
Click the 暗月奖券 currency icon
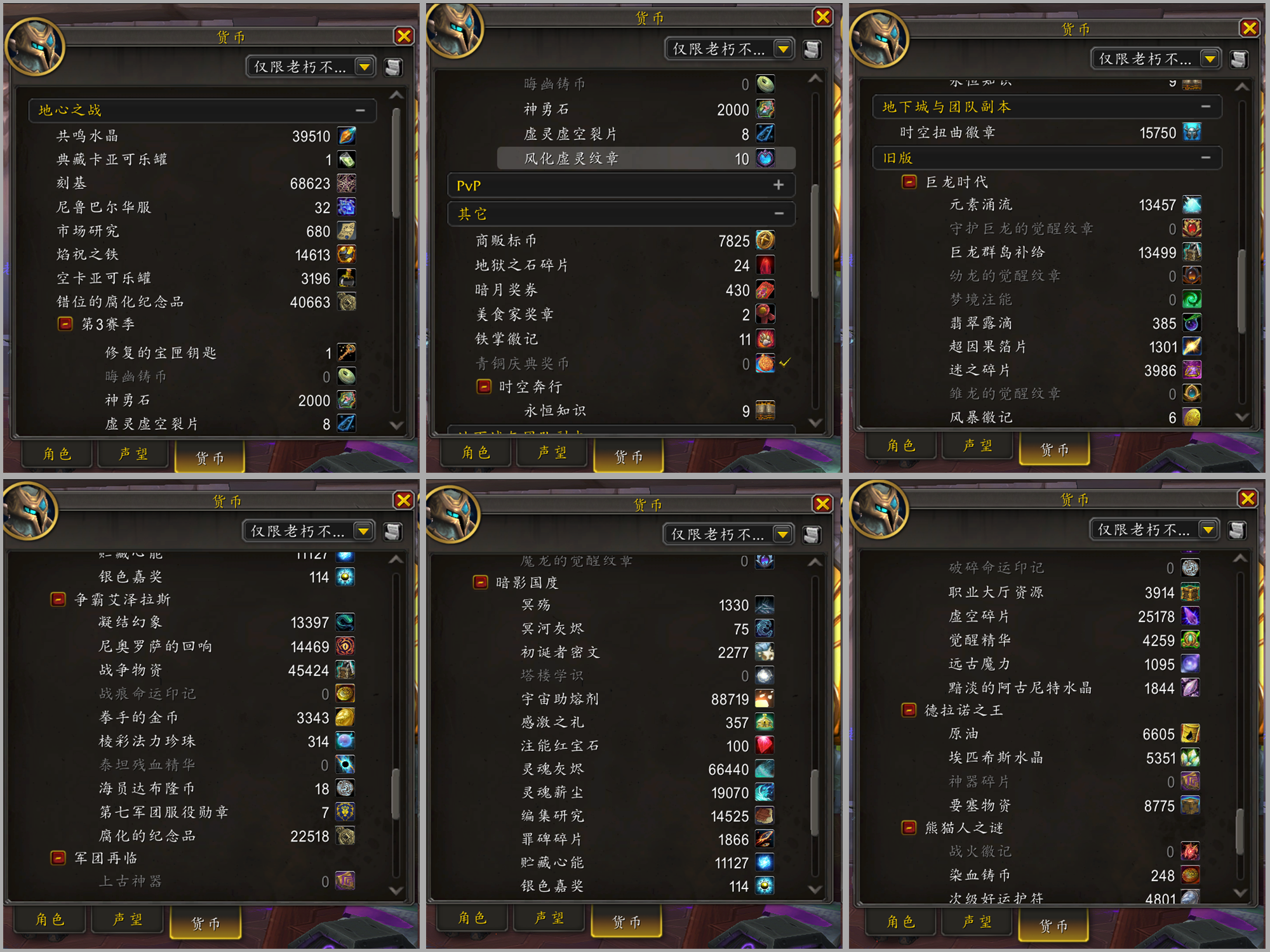point(765,289)
